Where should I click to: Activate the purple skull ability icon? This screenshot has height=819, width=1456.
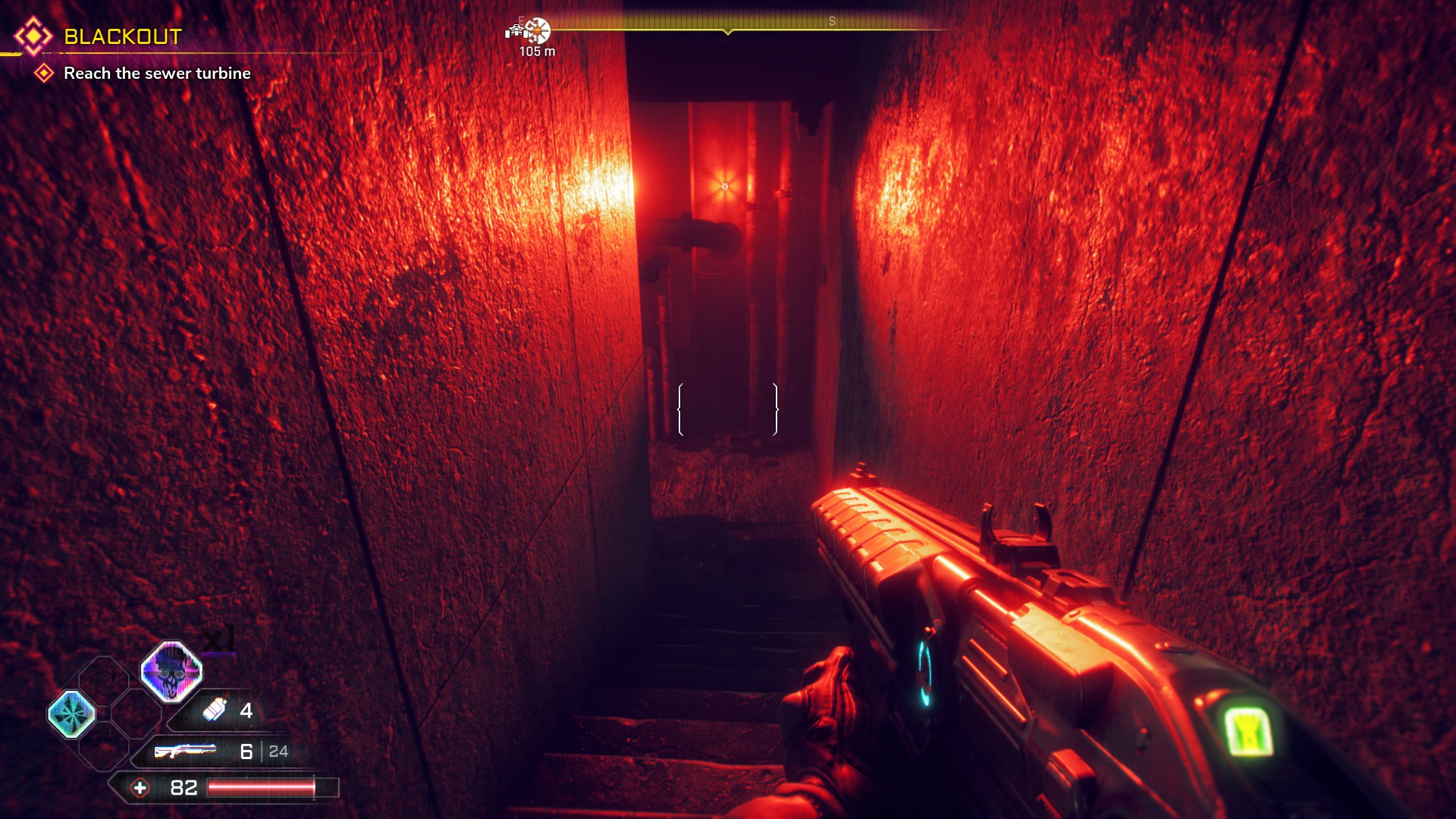click(171, 671)
